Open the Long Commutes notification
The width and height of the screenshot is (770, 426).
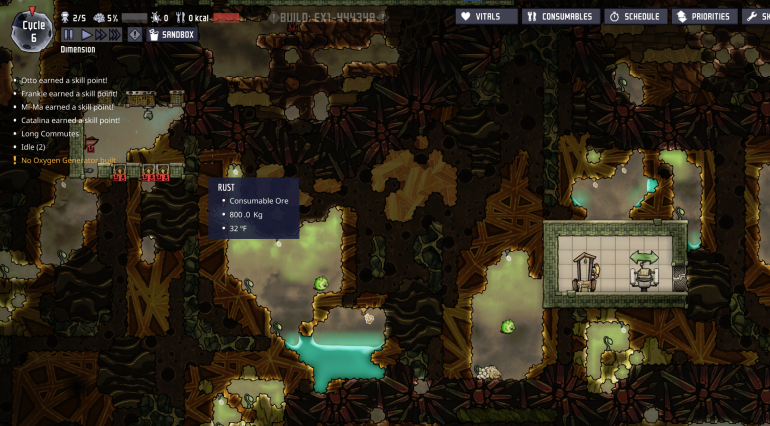tap(49, 133)
